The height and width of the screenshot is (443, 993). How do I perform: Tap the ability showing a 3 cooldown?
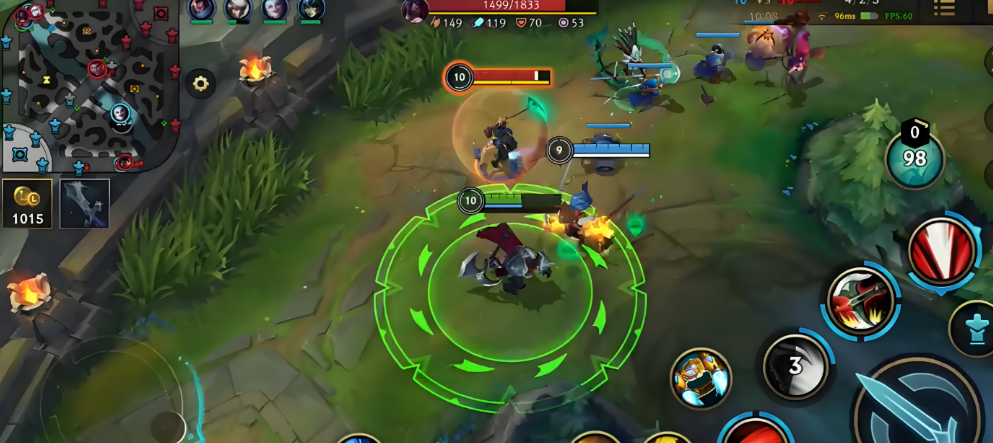[795, 365]
